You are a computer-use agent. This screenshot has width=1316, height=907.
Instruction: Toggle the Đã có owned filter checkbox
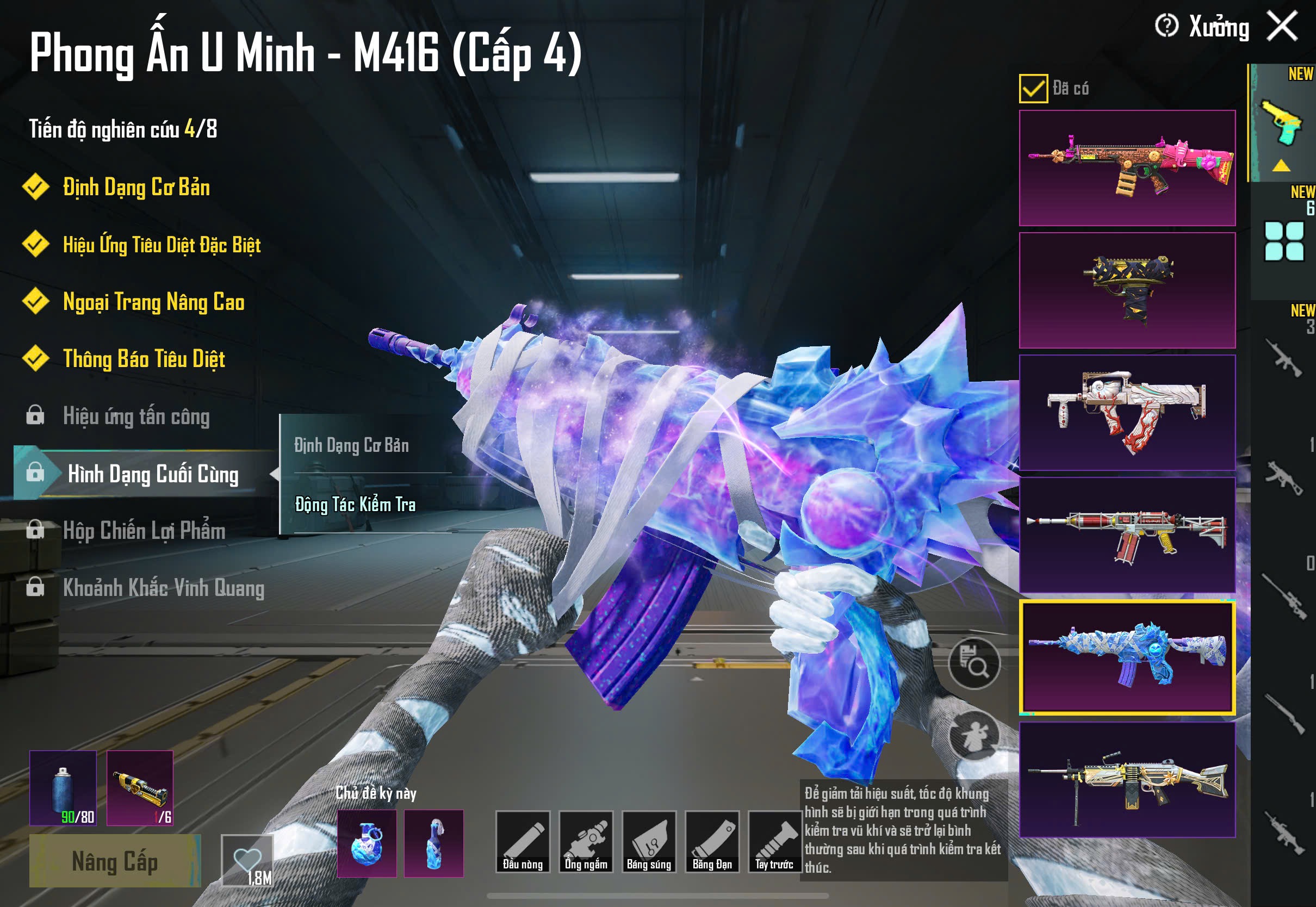[1033, 89]
